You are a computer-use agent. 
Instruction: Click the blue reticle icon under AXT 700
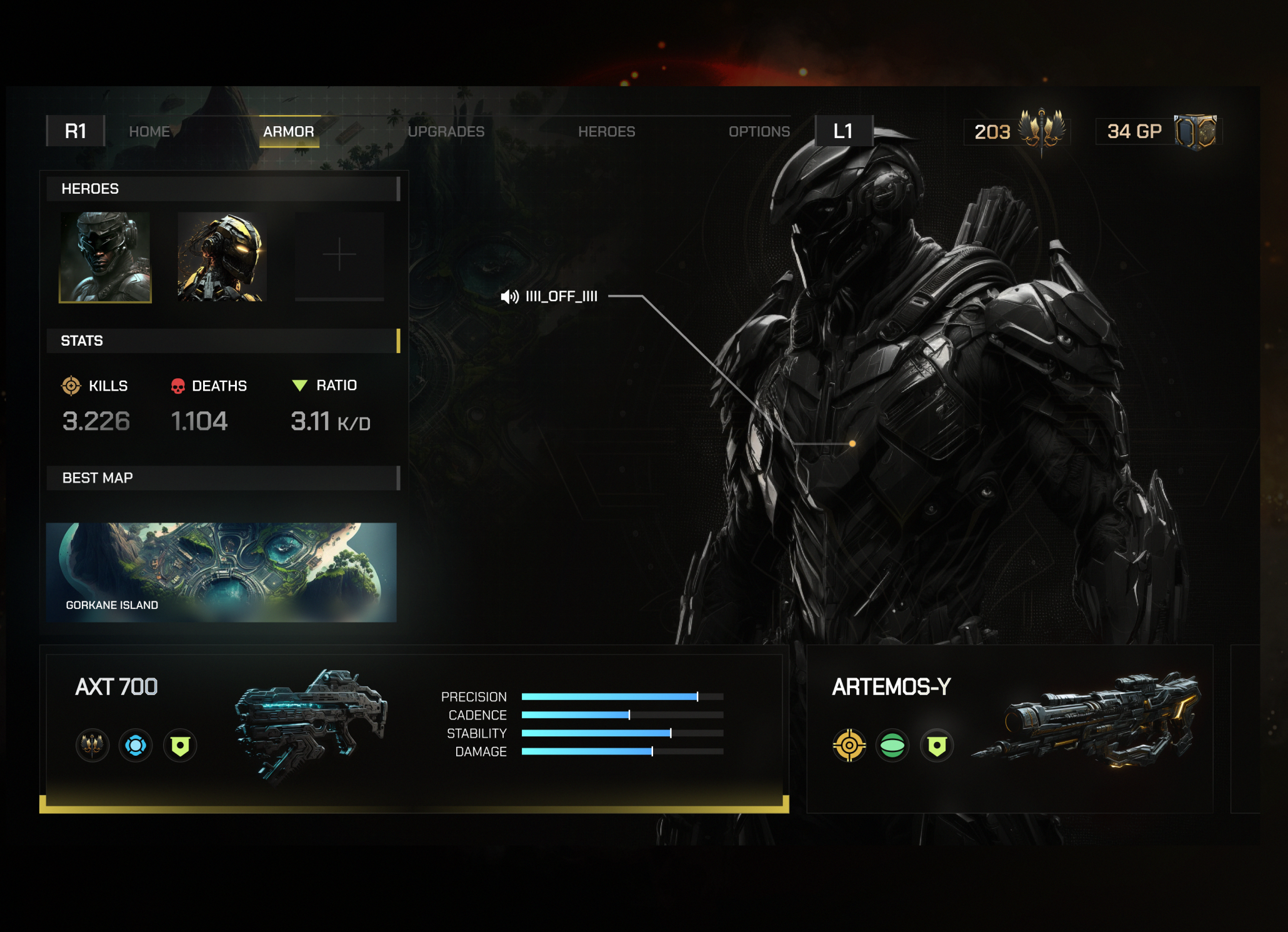tap(136, 746)
